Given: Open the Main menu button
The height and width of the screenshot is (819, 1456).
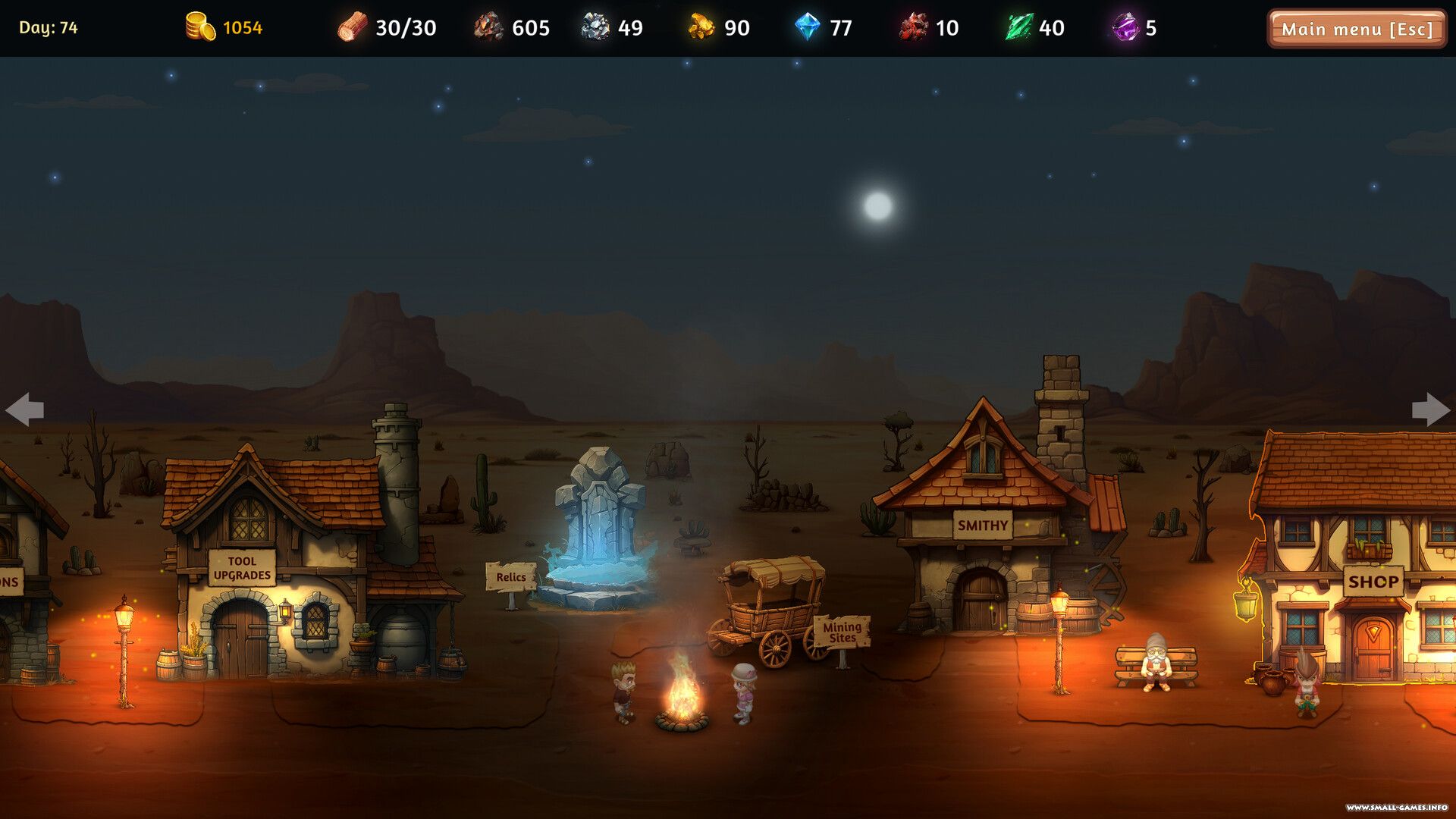Looking at the screenshot, I should tap(1356, 29).
